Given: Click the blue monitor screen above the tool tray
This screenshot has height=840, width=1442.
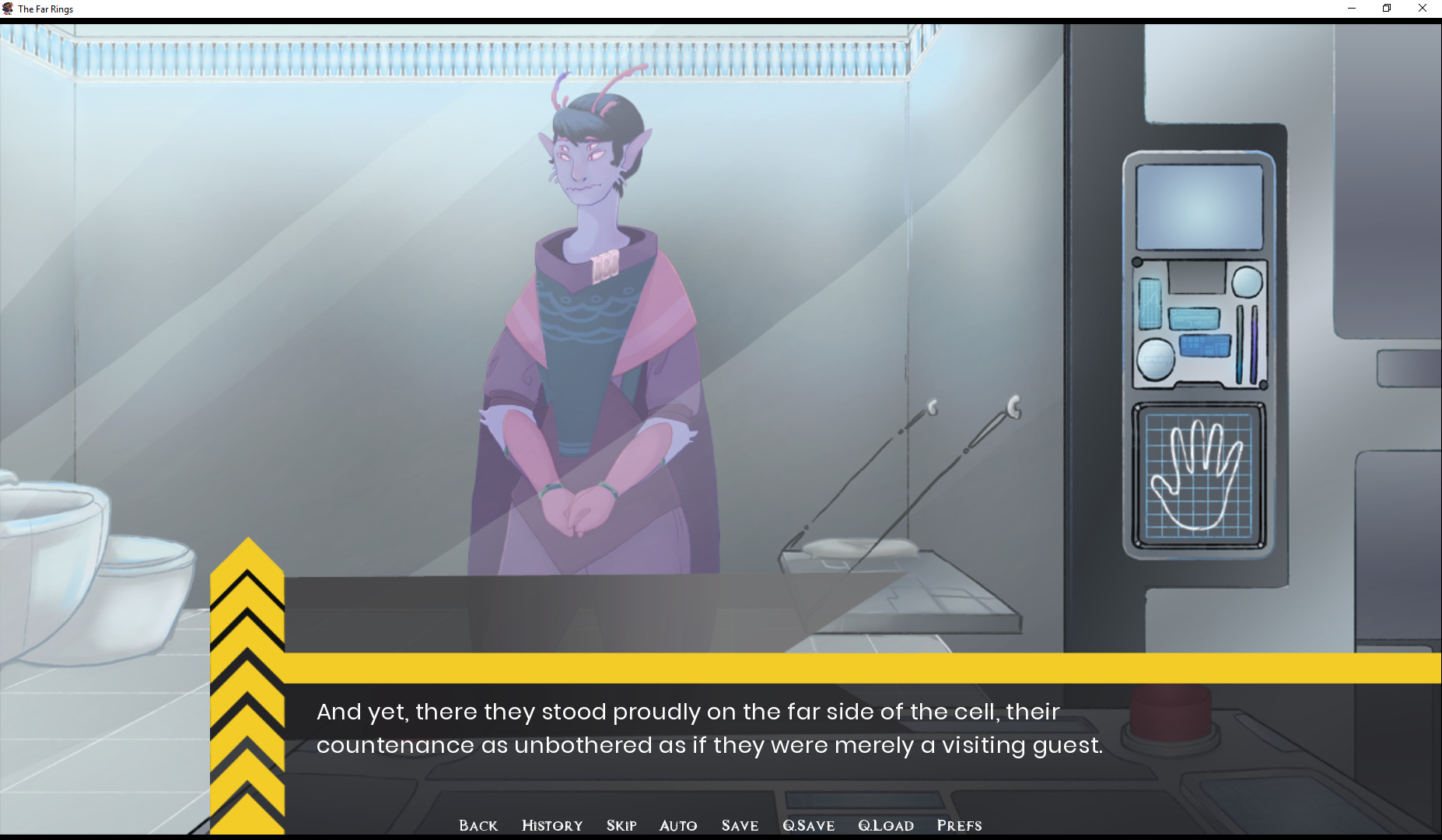Looking at the screenshot, I should (x=1199, y=208).
